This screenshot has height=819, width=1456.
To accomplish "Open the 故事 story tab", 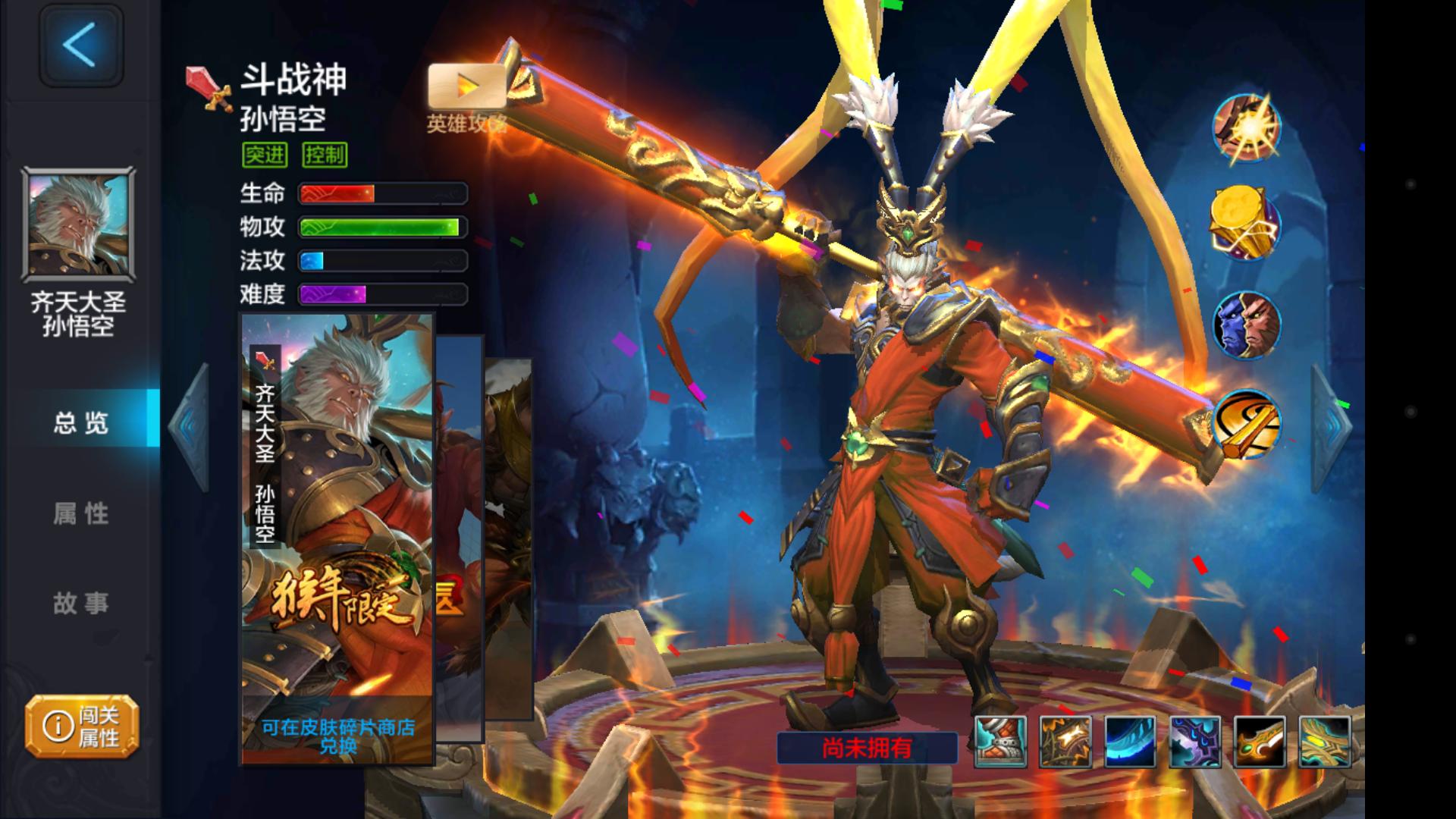I will (x=80, y=603).
